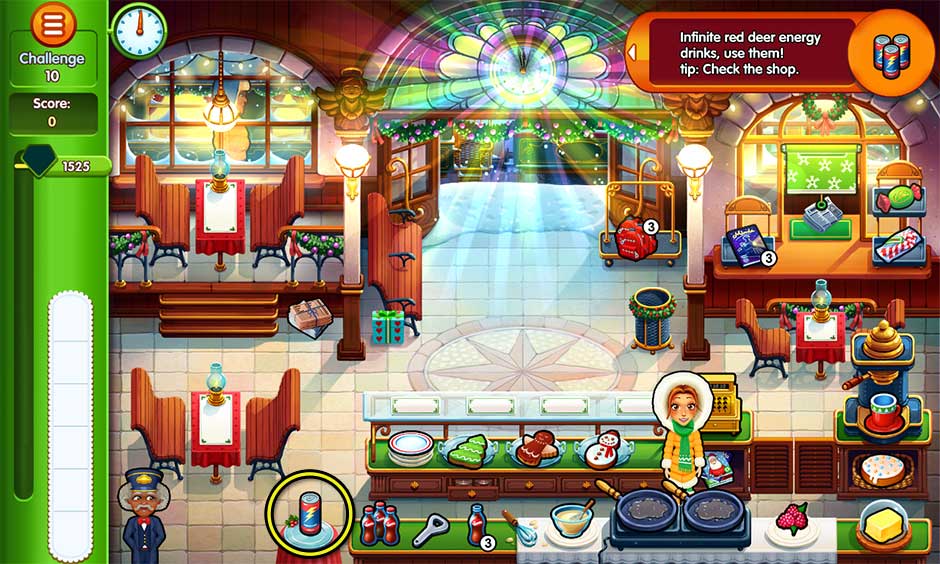Select the bowl of batter
The height and width of the screenshot is (564, 940).
[571, 519]
